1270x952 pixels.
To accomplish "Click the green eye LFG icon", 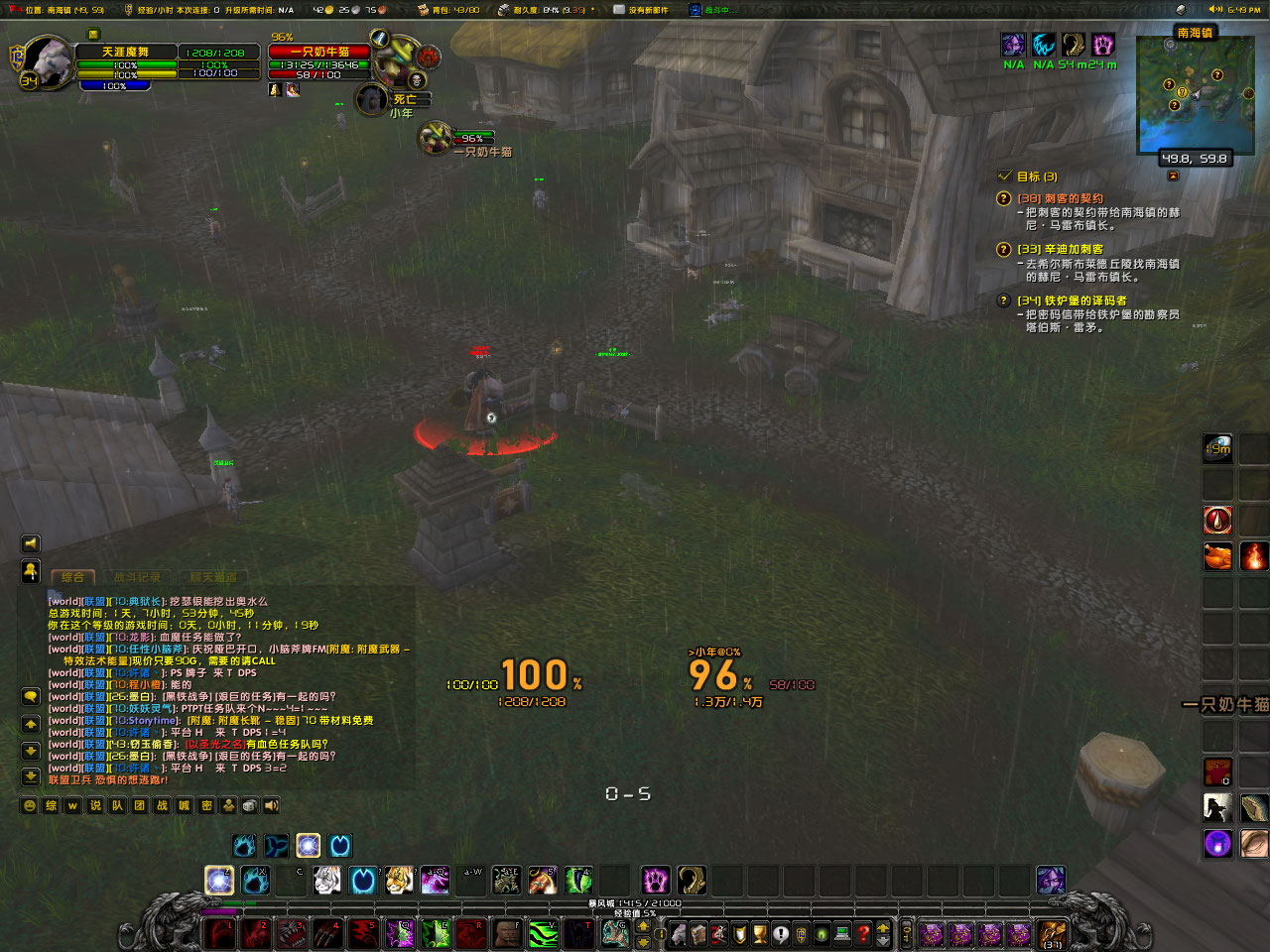I will click(820, 934).
